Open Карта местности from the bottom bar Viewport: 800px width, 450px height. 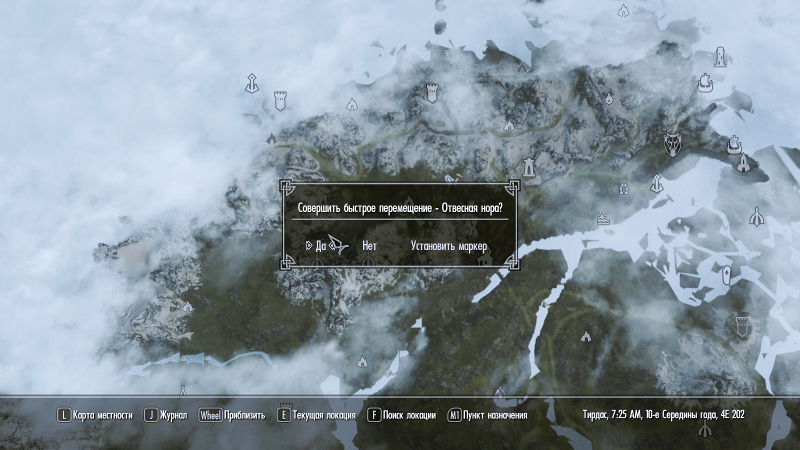pyautogui.click(x=102, y=415)
